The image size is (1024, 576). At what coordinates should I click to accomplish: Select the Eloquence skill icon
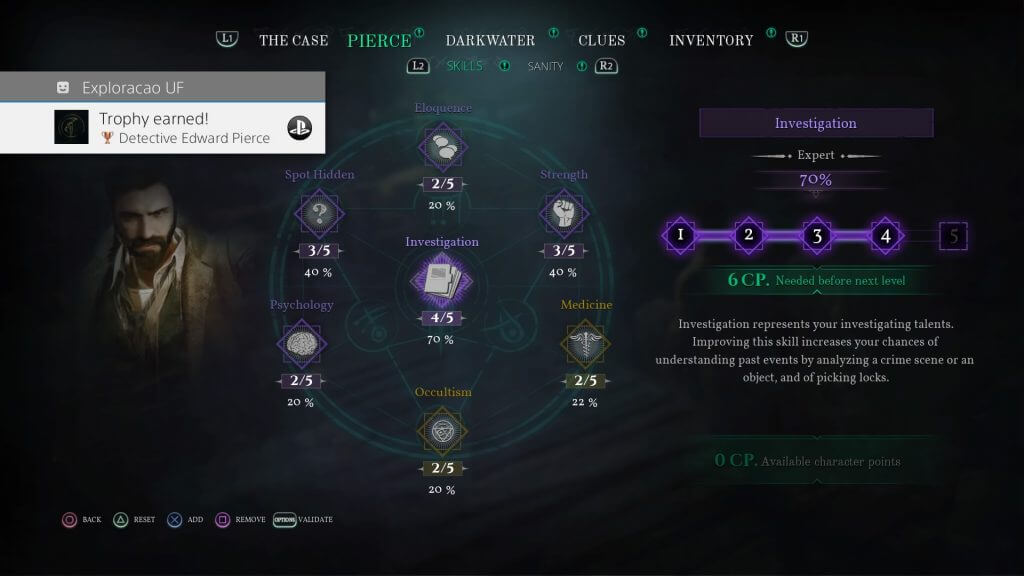tap(442, 147)
